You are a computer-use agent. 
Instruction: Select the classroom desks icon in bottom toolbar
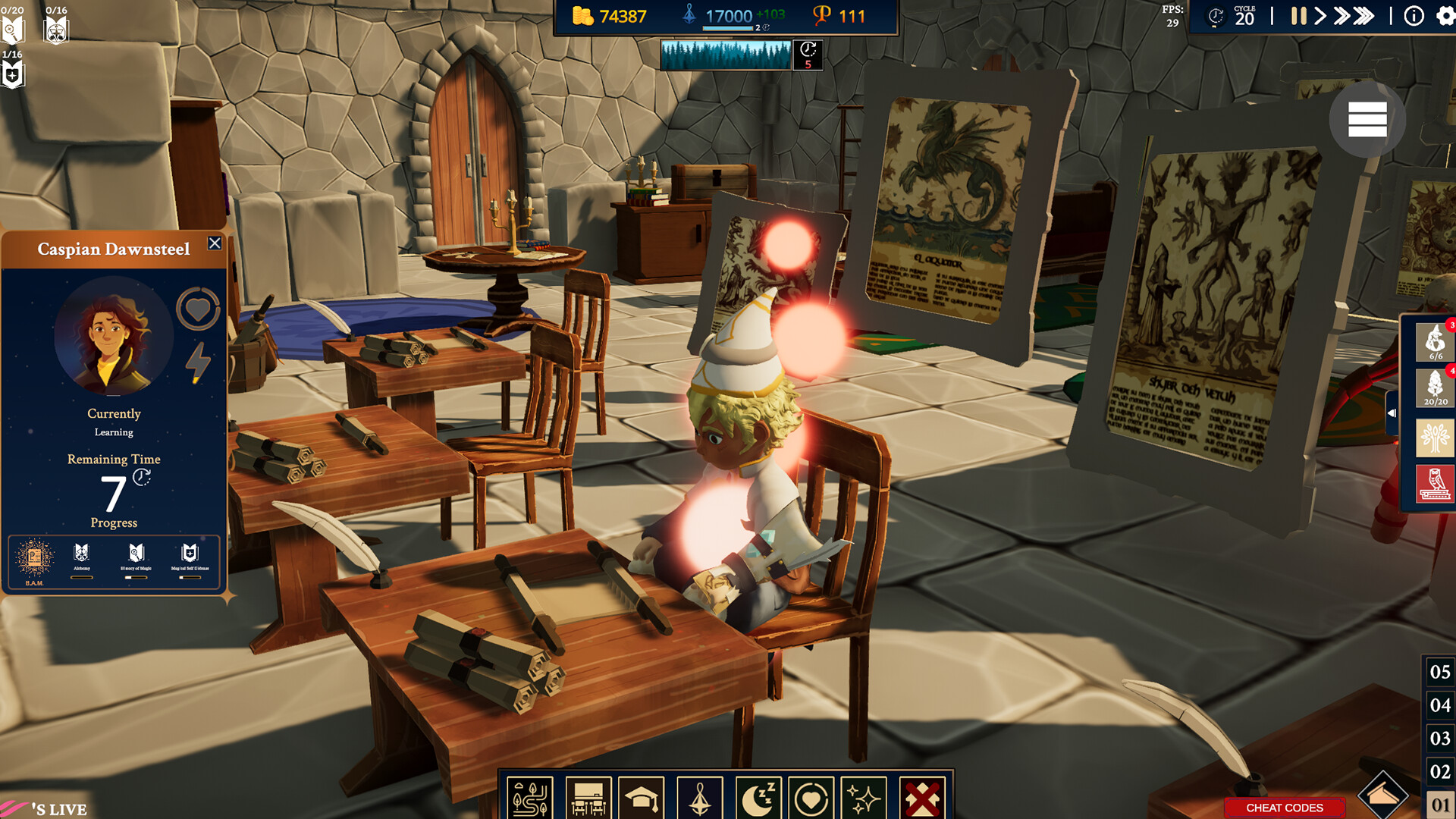[590, 797]
